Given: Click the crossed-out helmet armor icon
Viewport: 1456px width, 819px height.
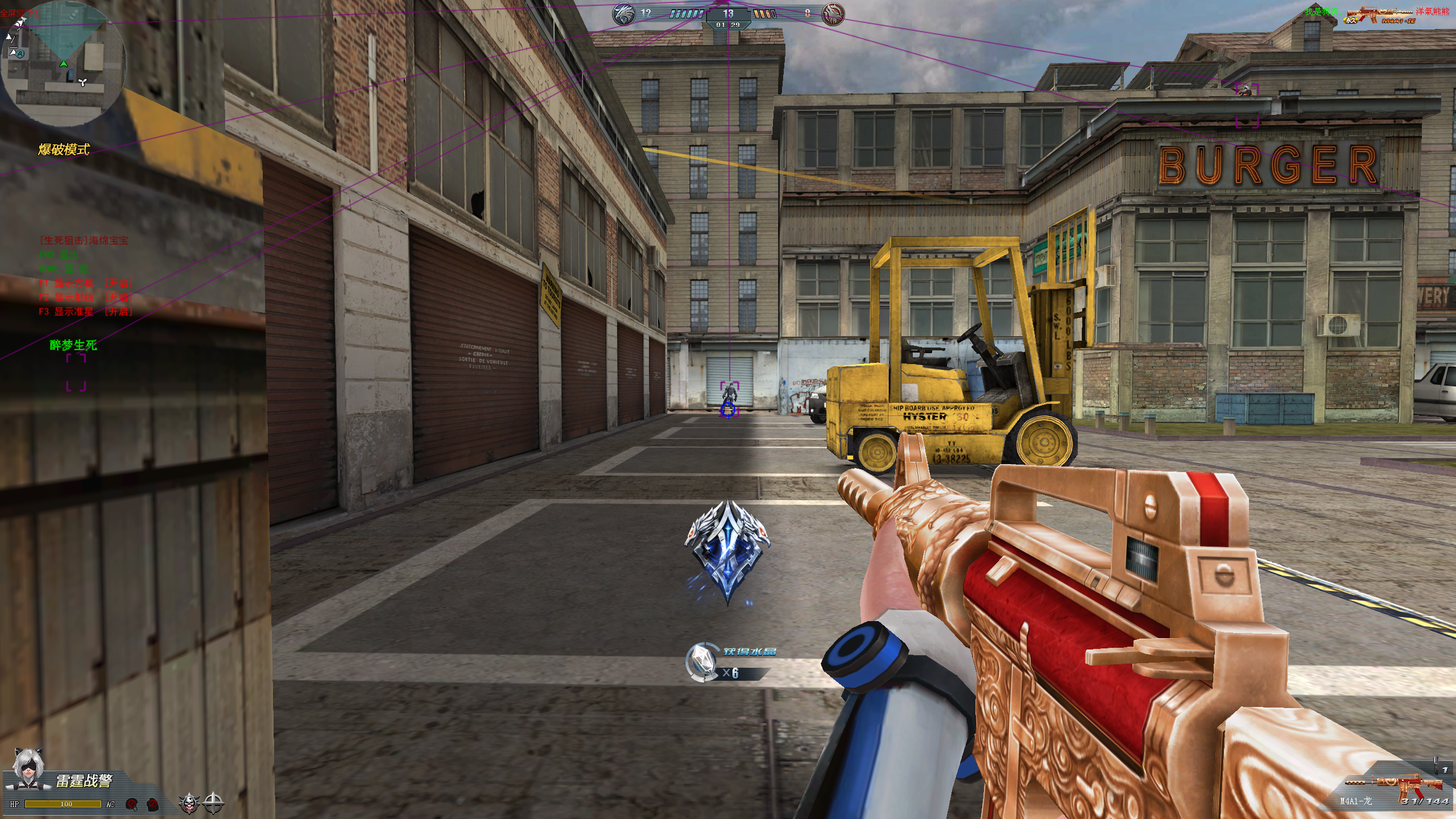Looking at the screenshot, I should tap(132, 804).
